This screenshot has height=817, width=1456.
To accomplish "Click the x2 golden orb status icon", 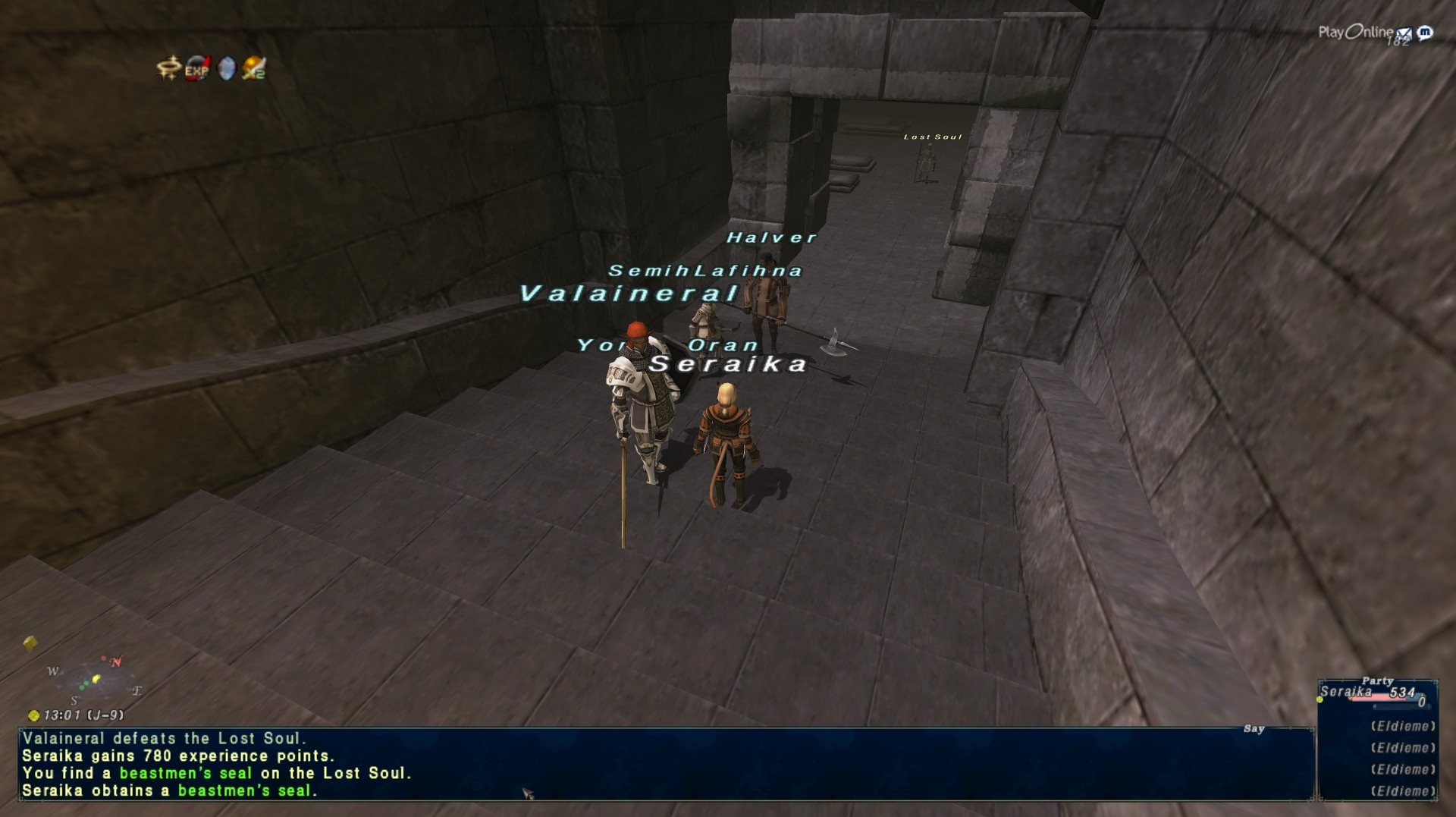I will [x=254, y=69].
